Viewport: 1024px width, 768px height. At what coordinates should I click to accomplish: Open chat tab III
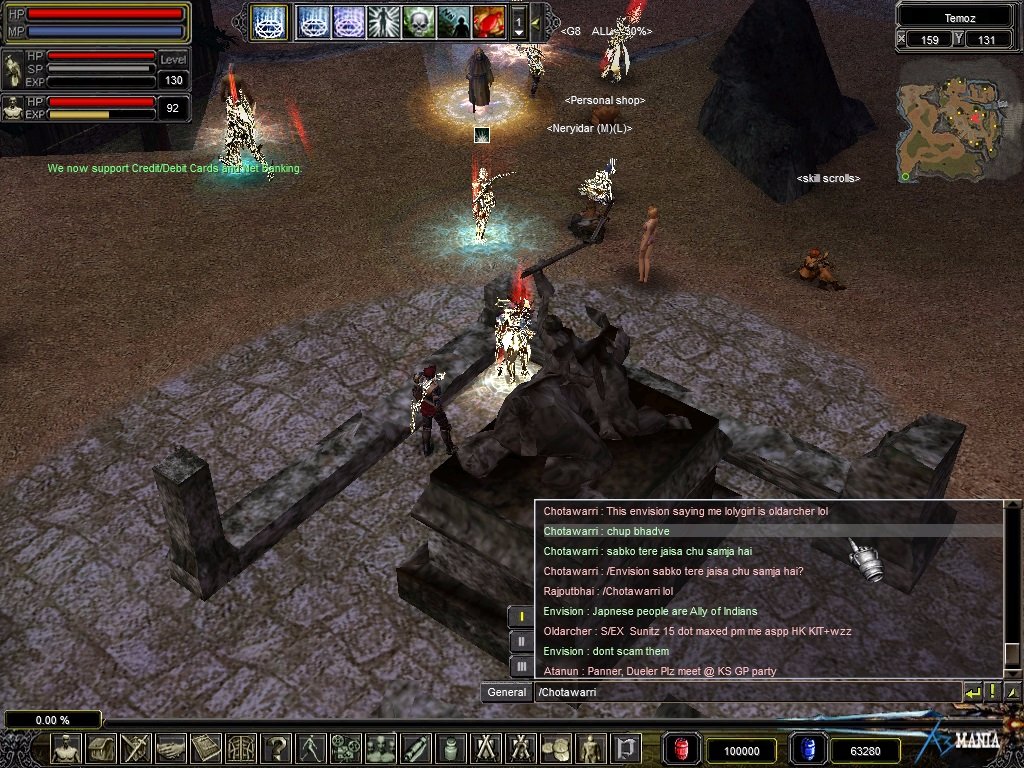pos(521,666)
